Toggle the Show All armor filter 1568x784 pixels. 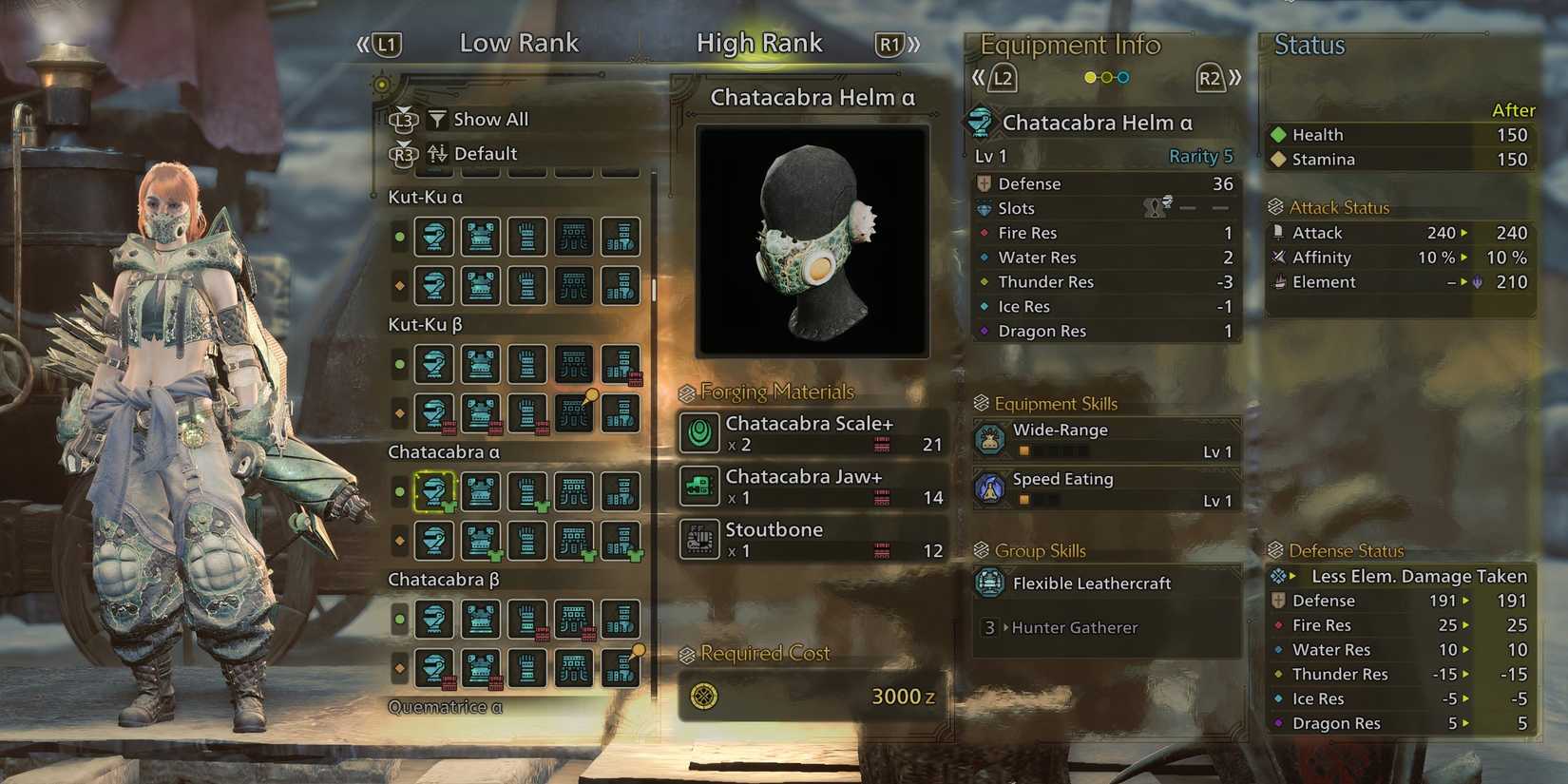click(480, 119)
